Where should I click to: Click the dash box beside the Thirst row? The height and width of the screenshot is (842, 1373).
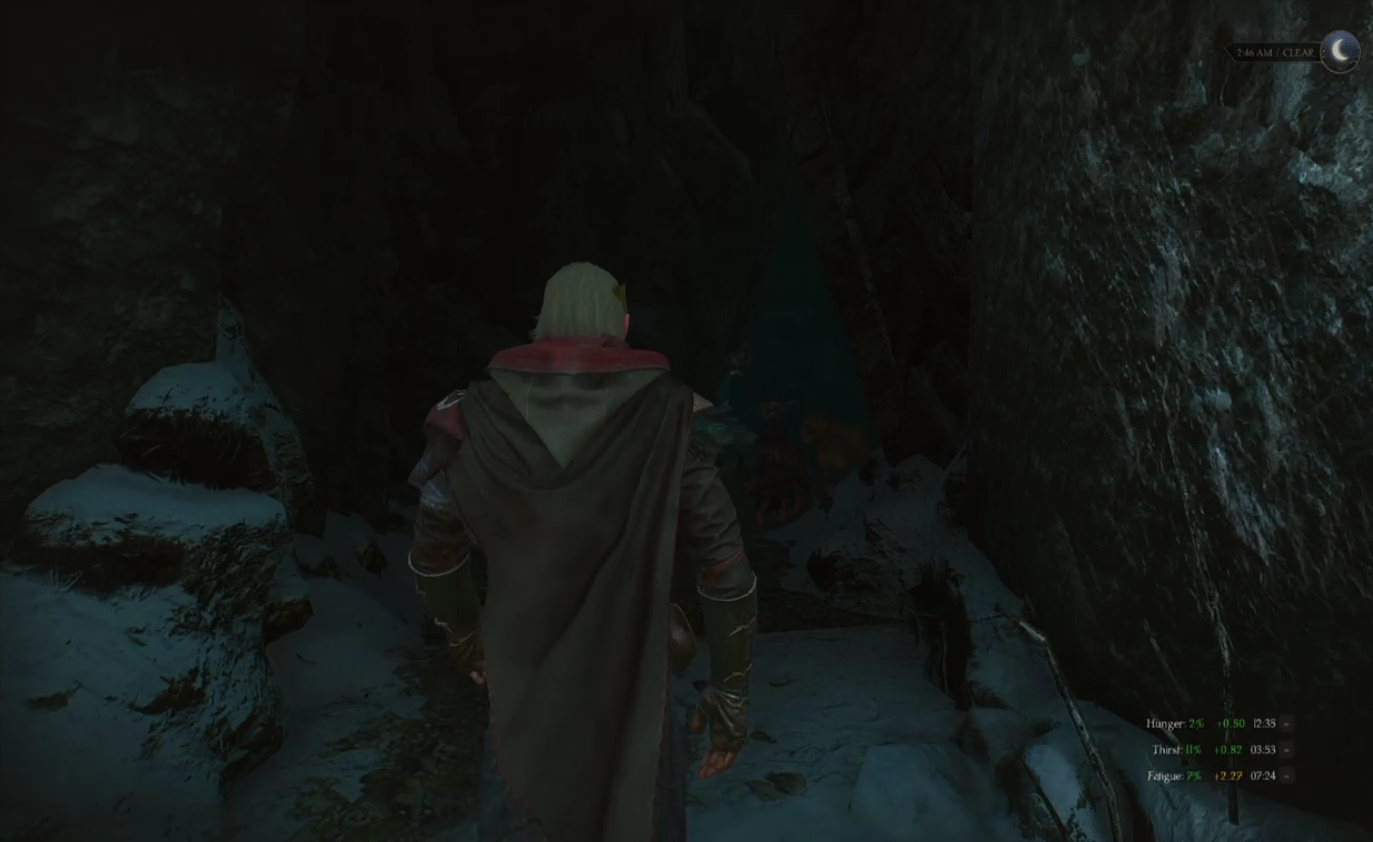click(x=1286, y=749)
